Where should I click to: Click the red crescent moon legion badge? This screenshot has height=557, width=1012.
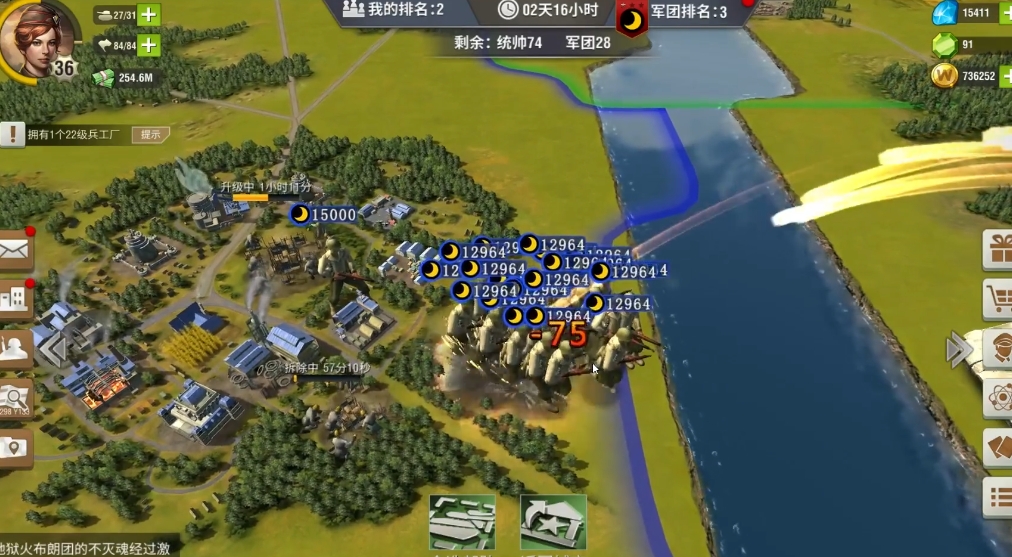(631, 20)
